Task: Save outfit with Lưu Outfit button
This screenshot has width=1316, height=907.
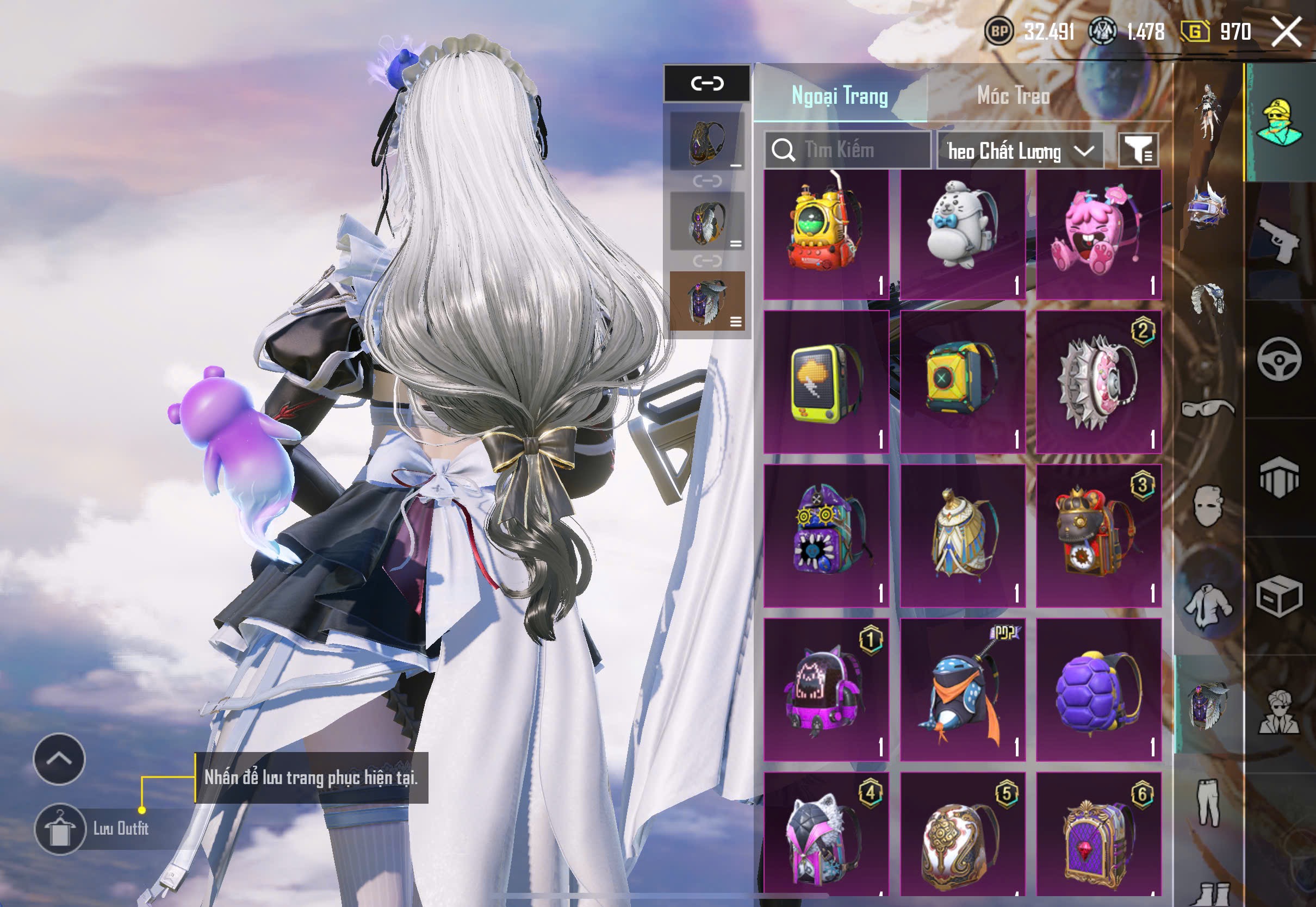Action: tap(60, 829)
